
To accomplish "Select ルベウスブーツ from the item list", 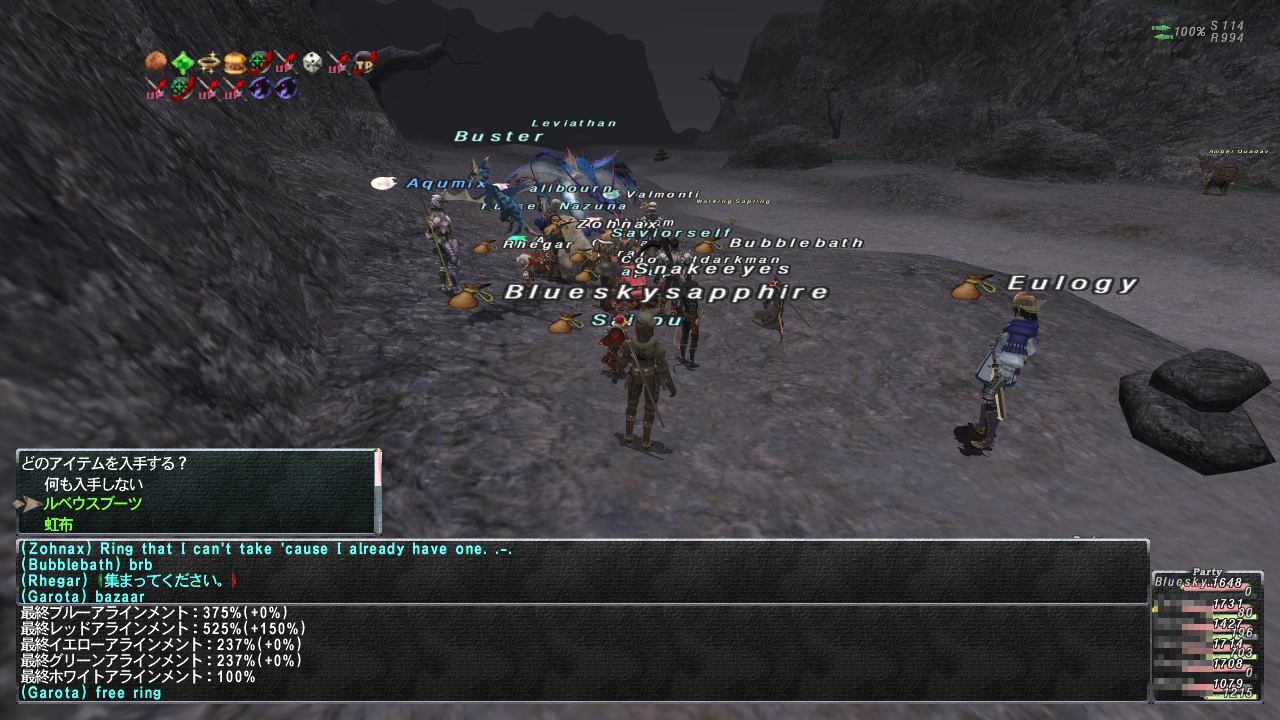I will click(92, 504).
